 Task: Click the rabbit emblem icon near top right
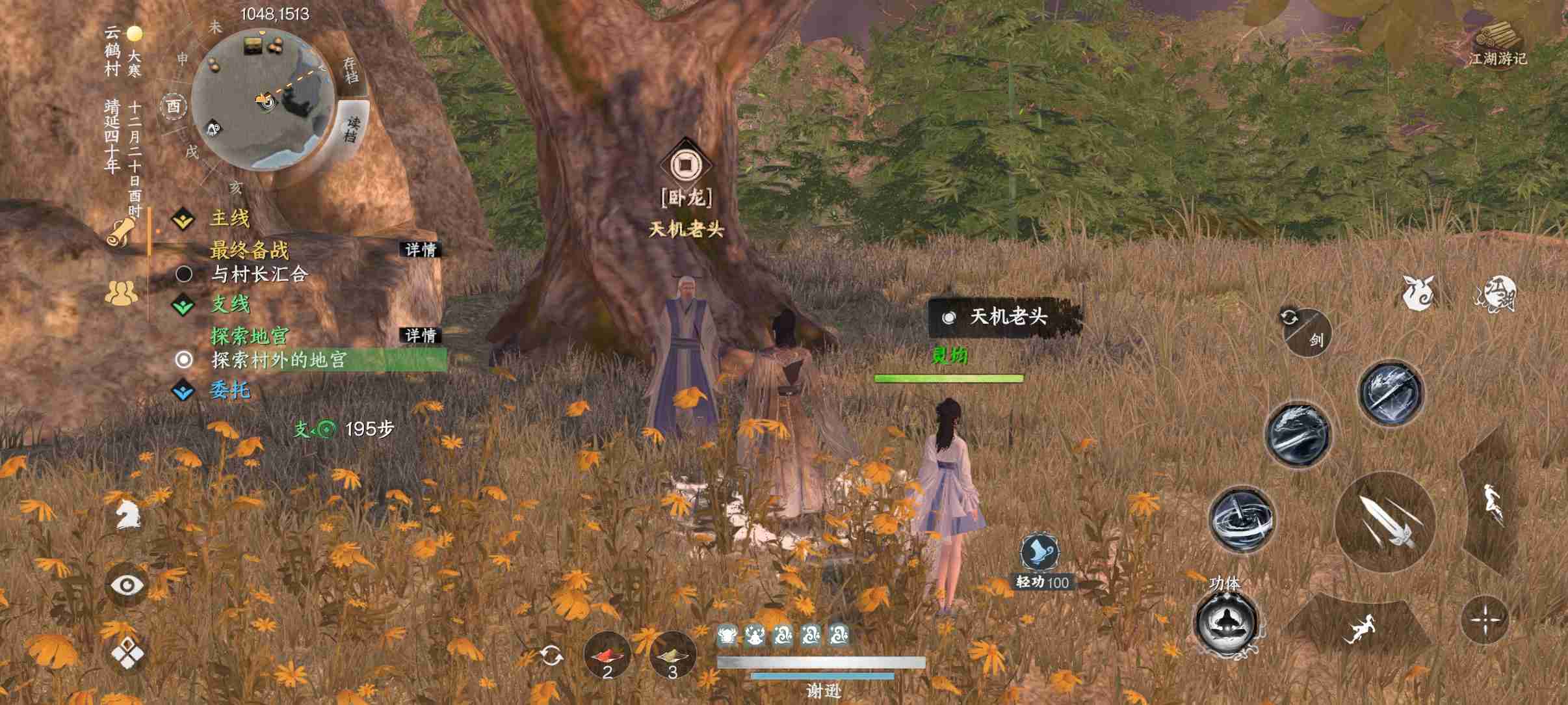1419,294
